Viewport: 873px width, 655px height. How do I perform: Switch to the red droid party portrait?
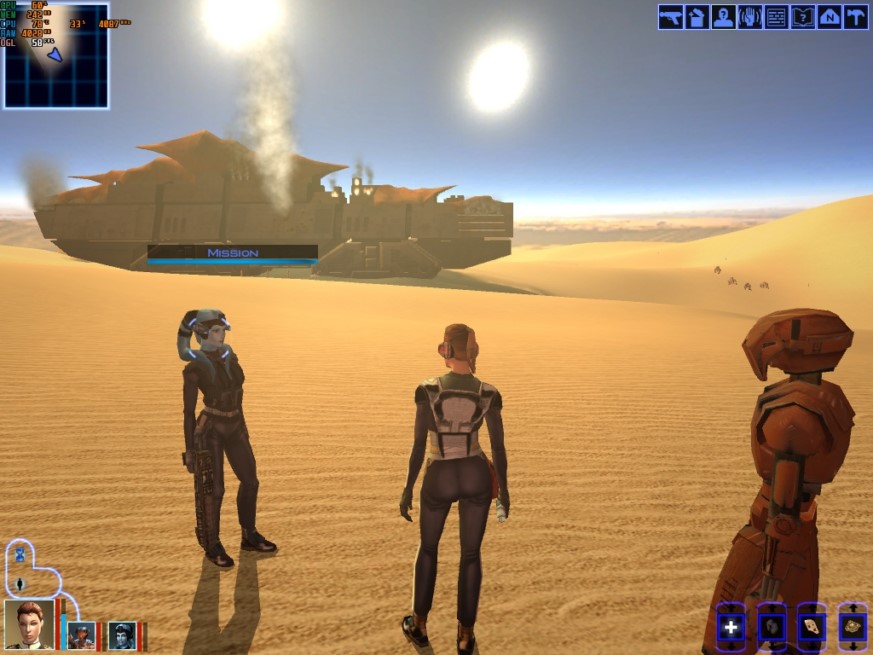81,635
